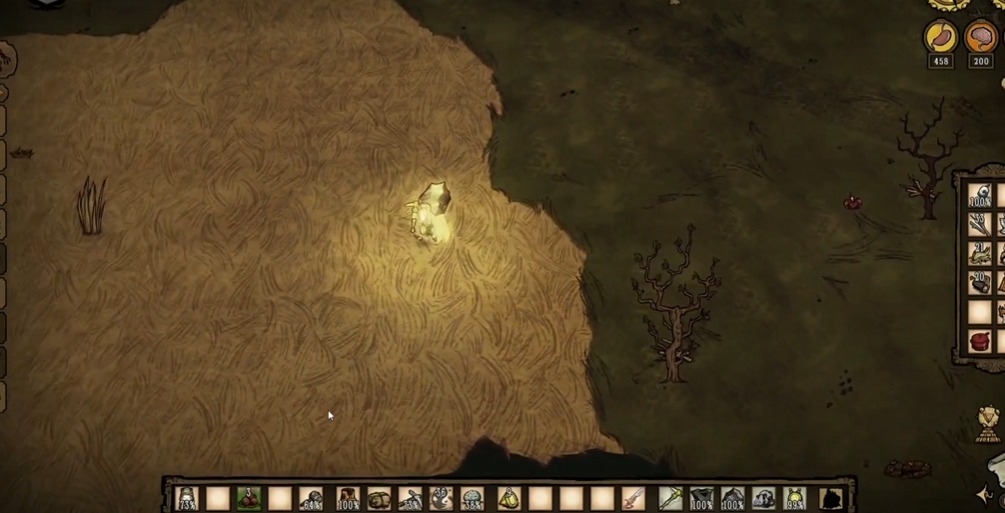1005x513 pixels.
Task: Select the hotbar item at 38% durability
Action: (x=472, y=497)
